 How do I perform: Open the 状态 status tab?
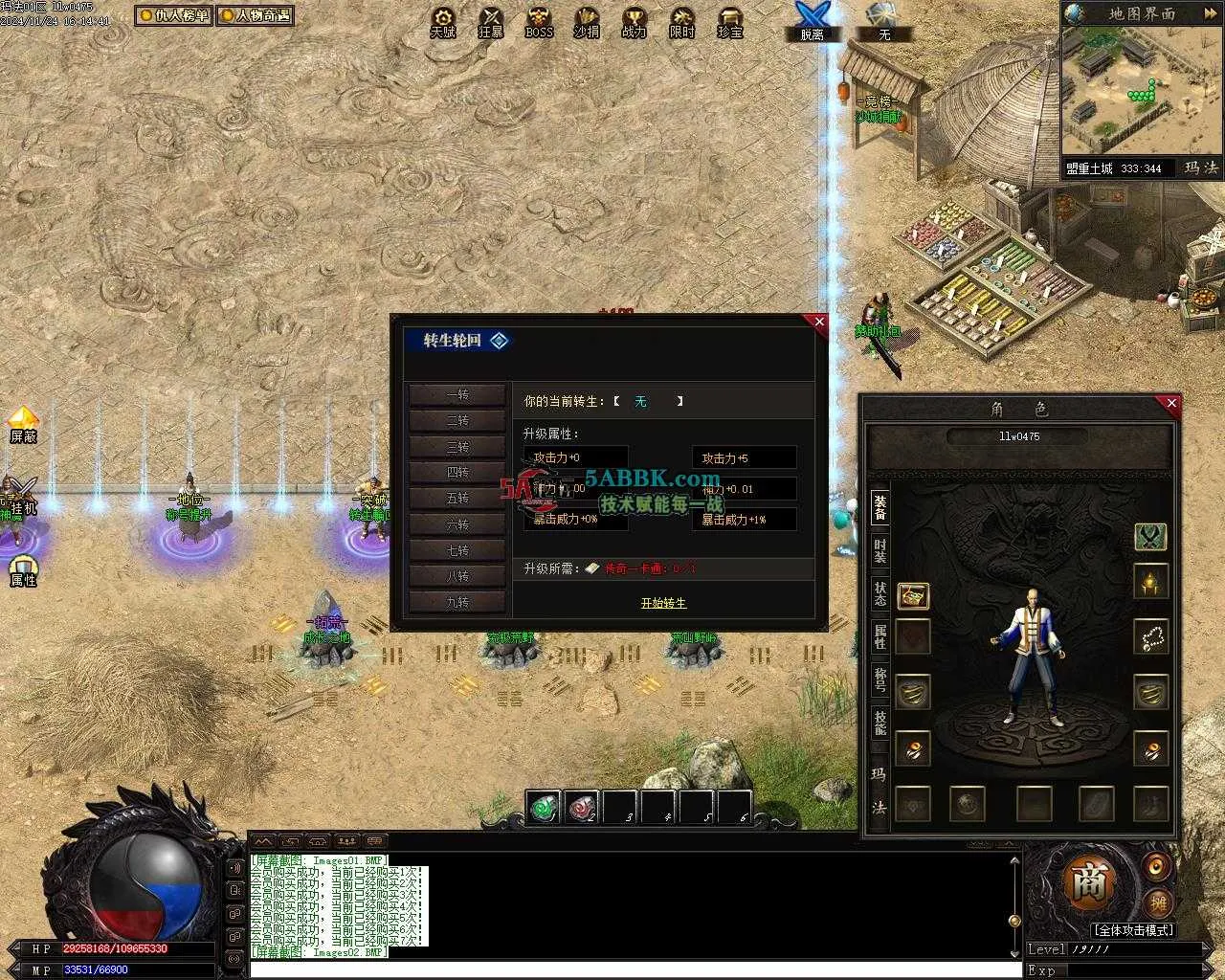(880, 593)
